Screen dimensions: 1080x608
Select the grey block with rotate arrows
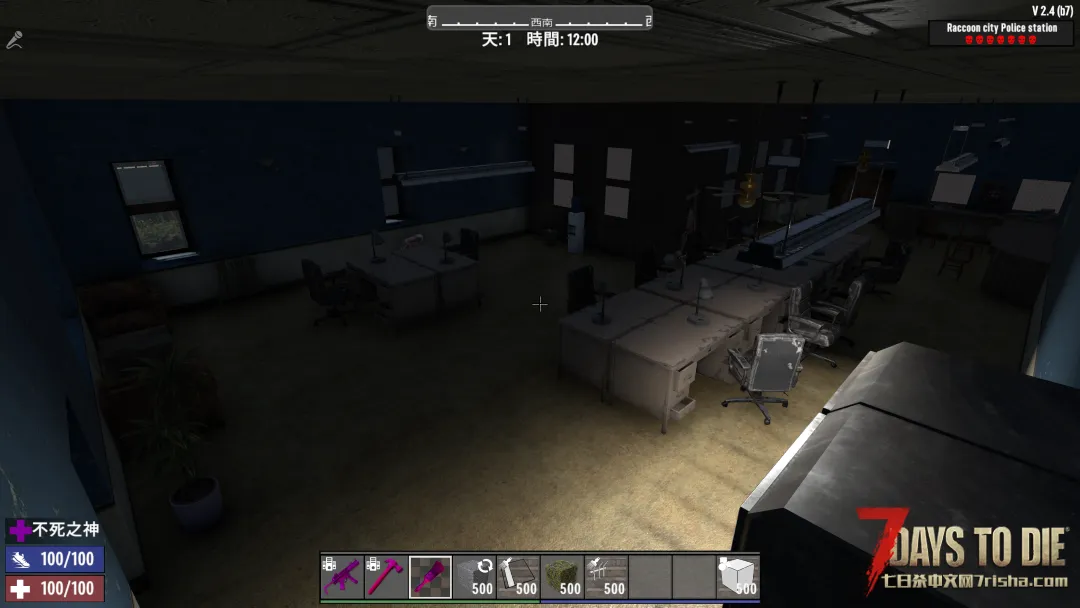point(475,577)
